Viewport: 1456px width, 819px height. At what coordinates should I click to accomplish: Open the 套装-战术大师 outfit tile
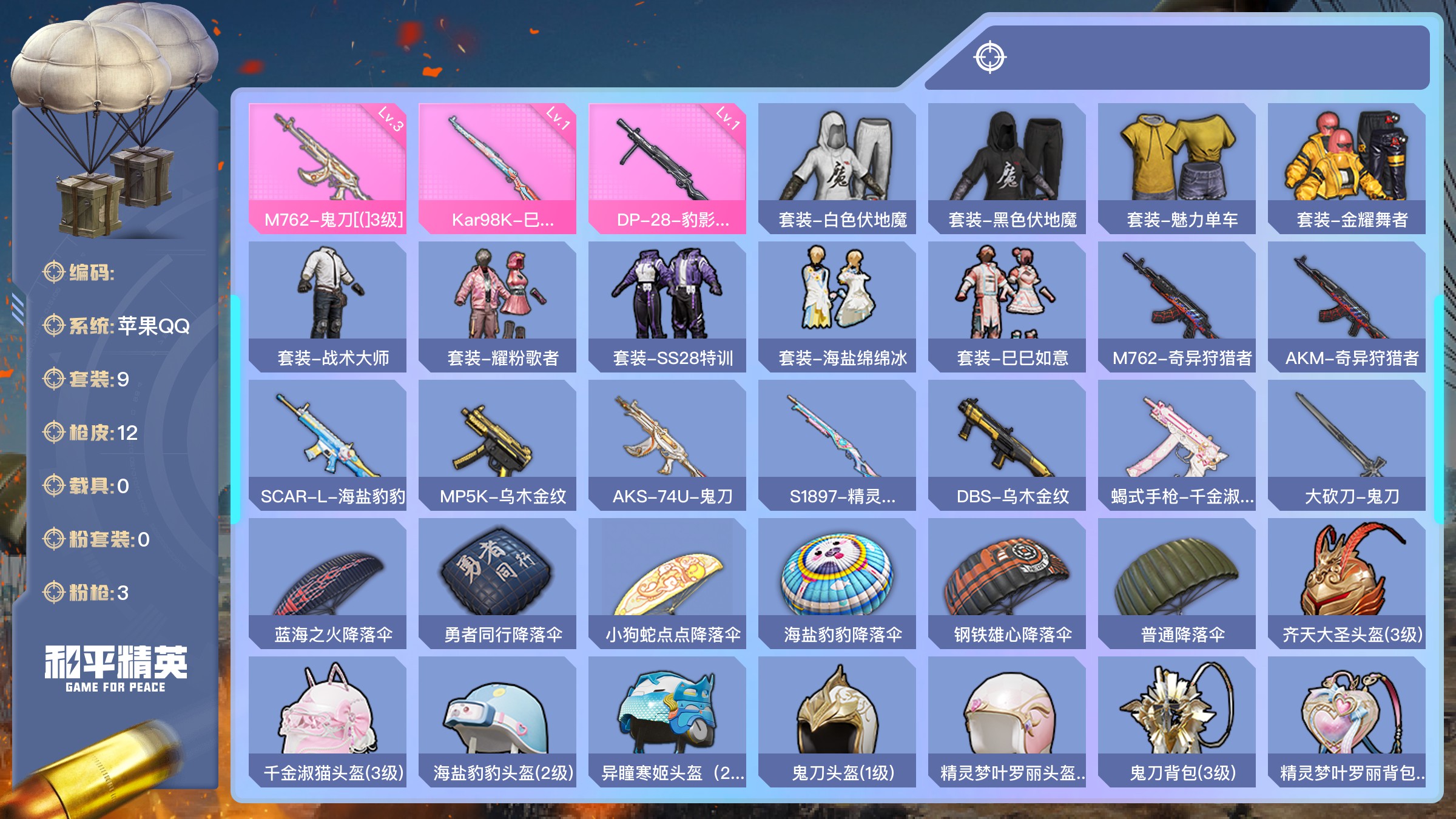[x=328, y=306]
